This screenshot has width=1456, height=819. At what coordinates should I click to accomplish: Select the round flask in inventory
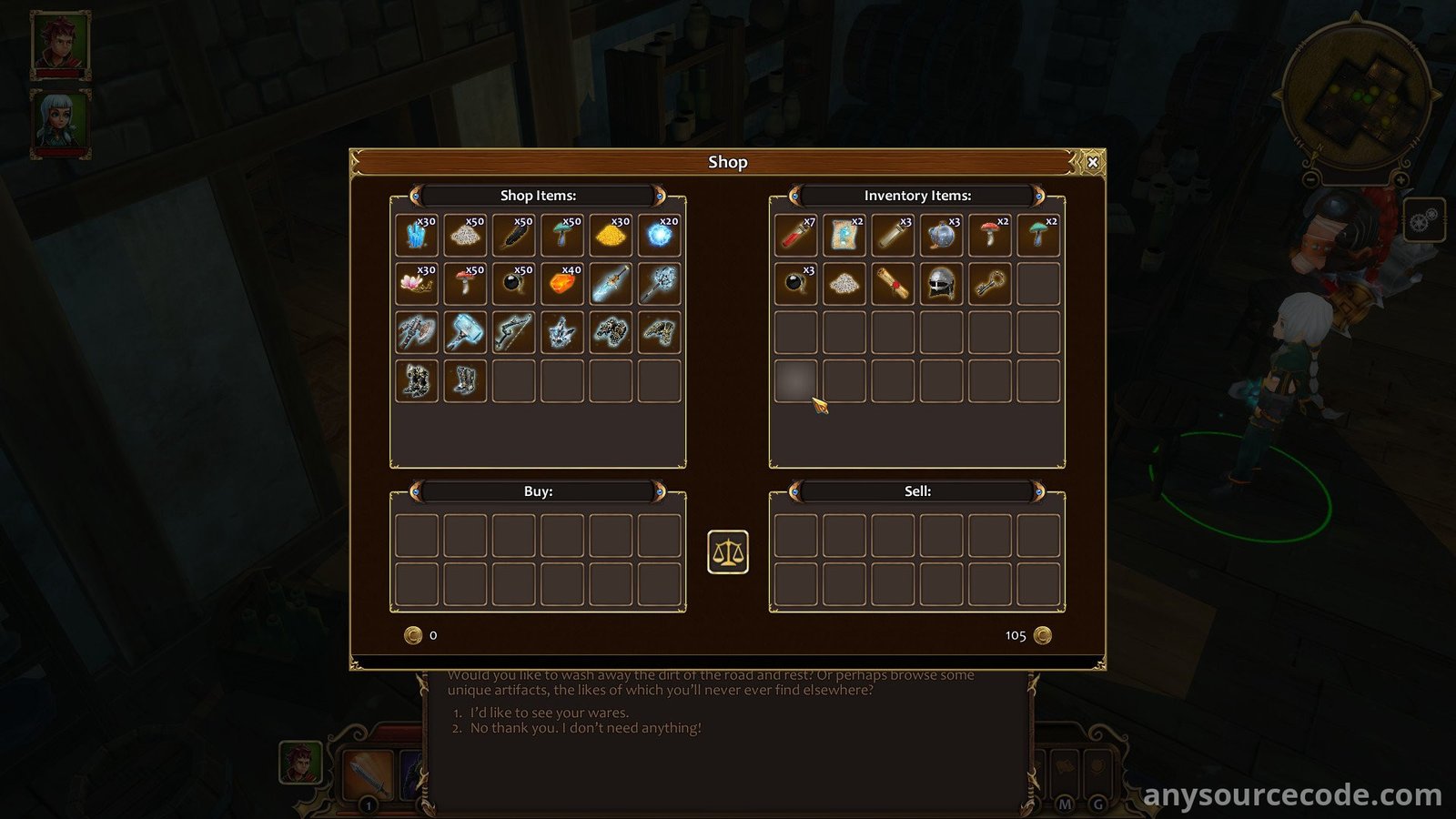point(941,236)
